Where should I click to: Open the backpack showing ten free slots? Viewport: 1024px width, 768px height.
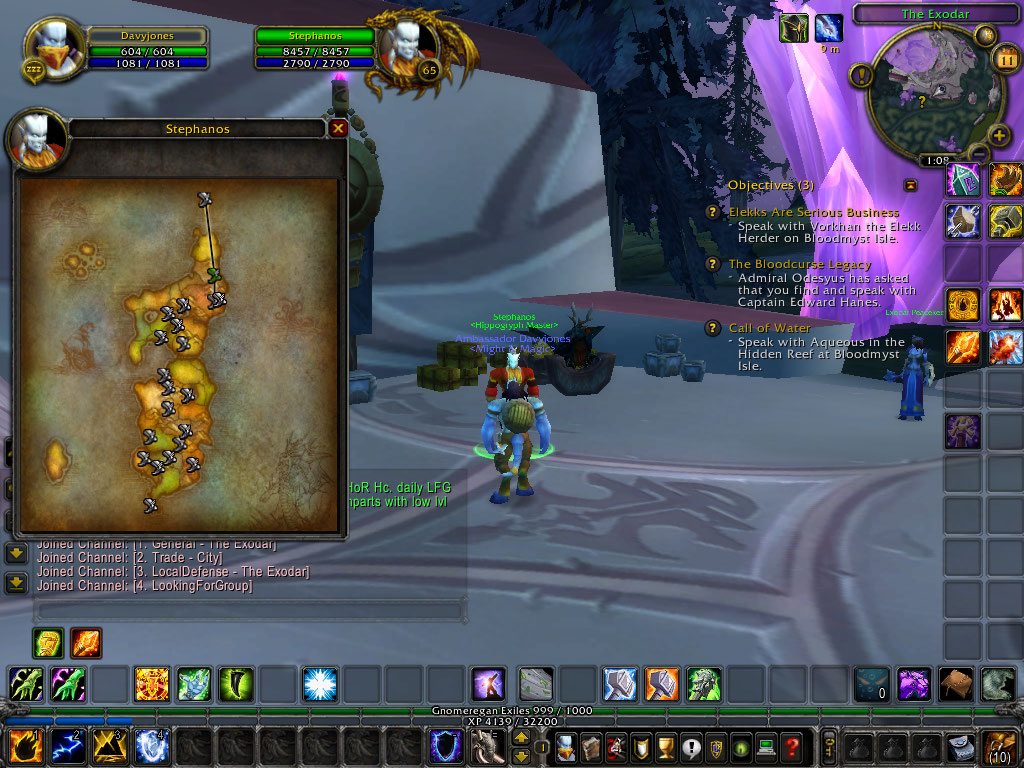click(1001, 746)
